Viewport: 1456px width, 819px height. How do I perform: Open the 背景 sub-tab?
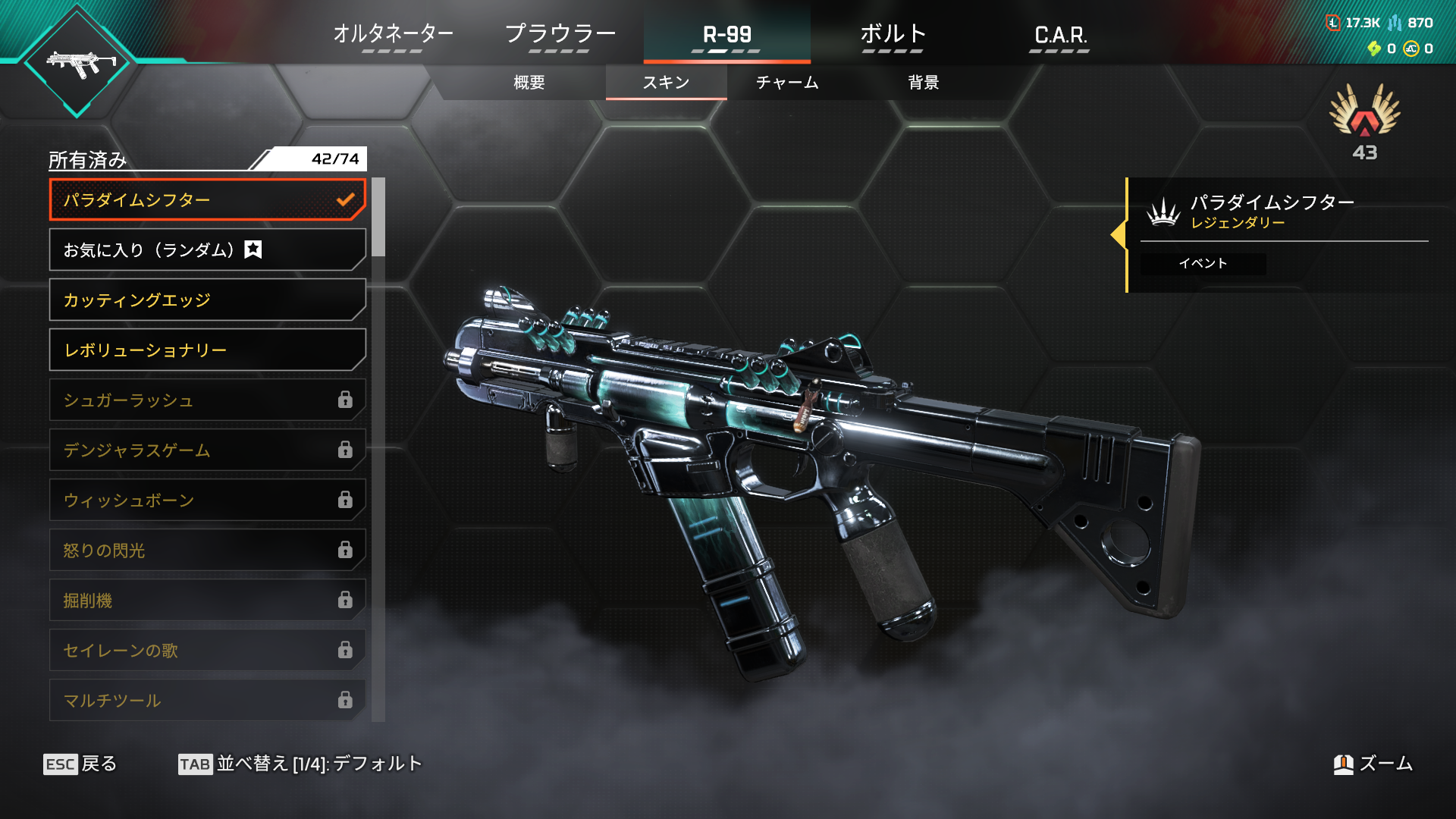[x=923, y=83]
